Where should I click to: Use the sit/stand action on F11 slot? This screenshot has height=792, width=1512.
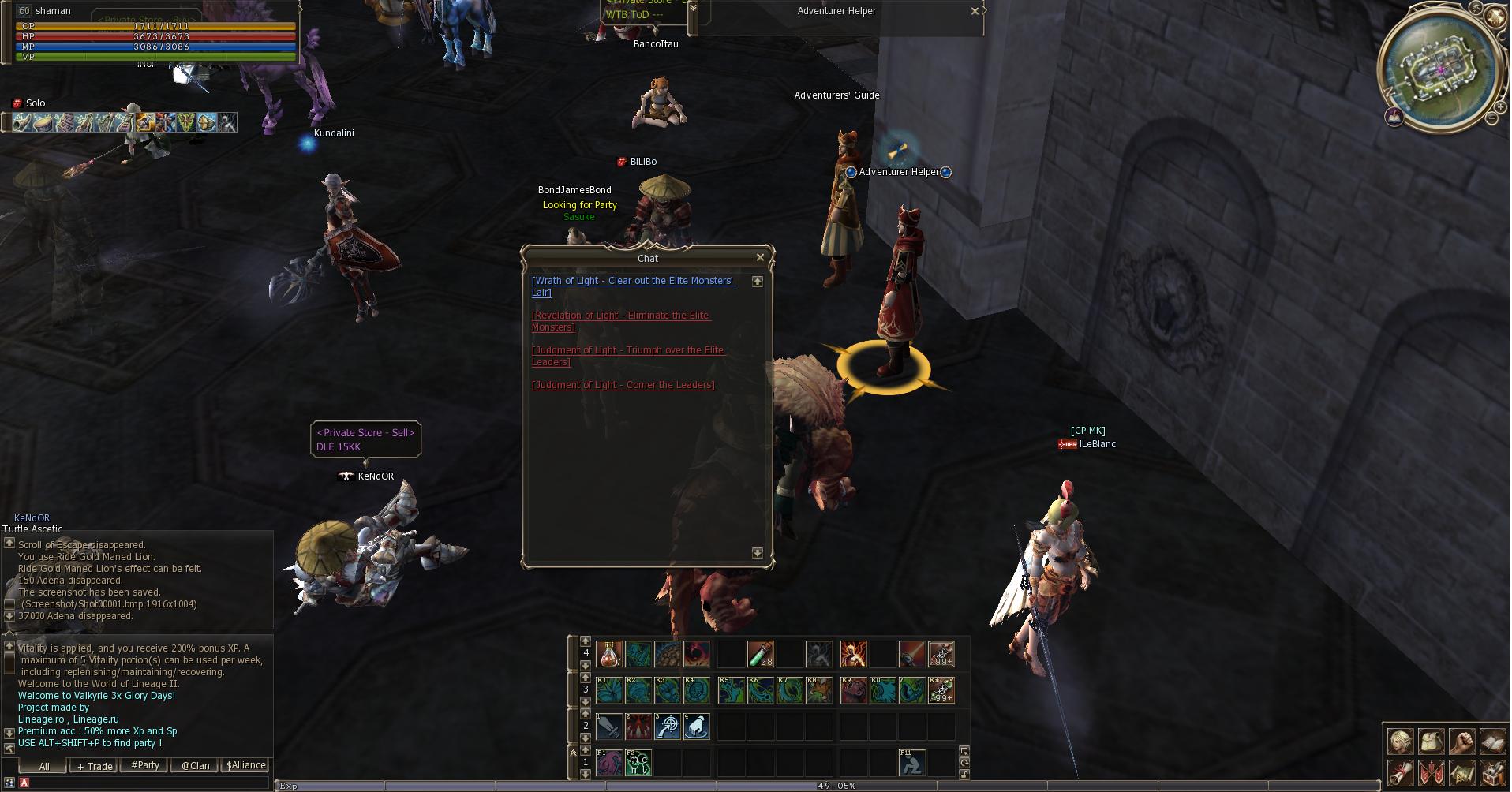(x=911, y=763)
